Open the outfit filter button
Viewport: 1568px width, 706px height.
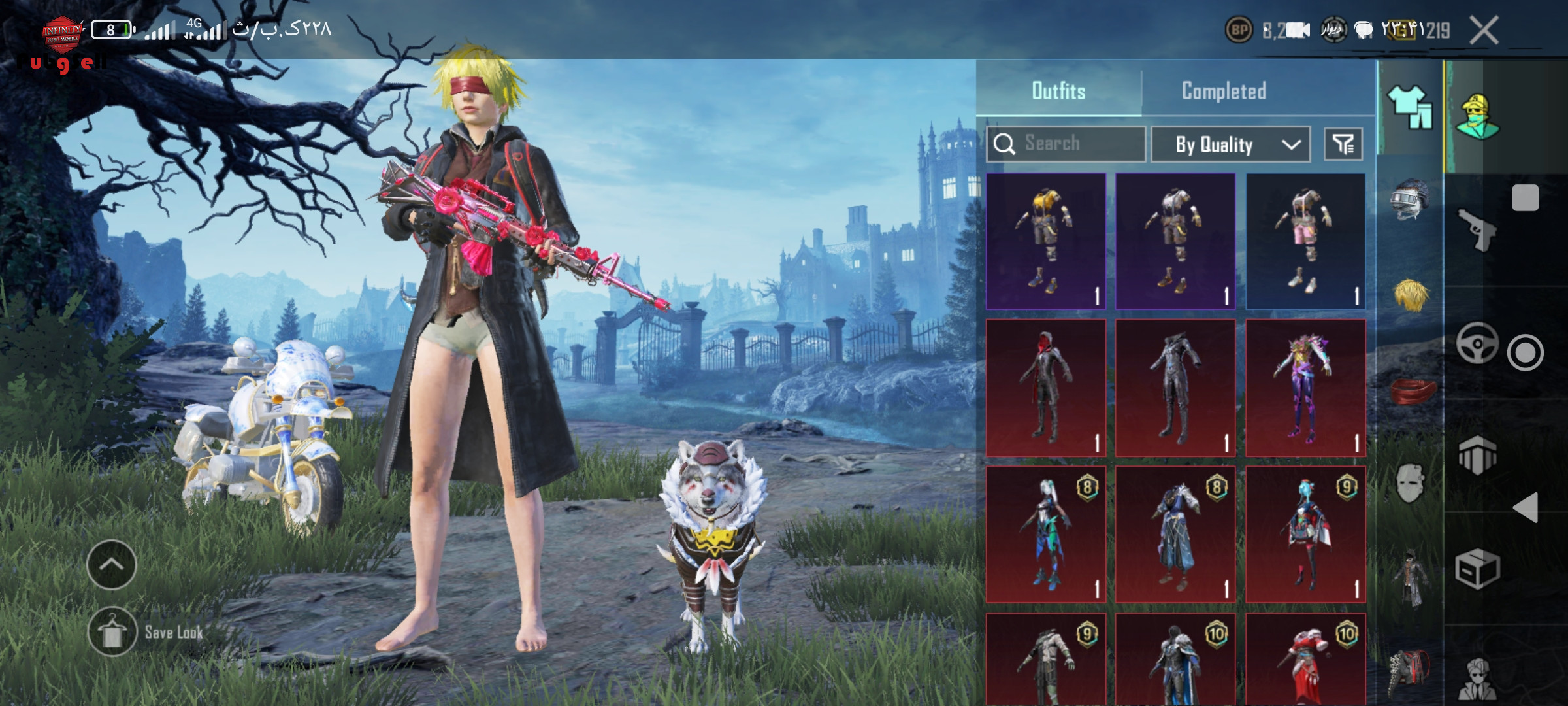coord(1343,144)
